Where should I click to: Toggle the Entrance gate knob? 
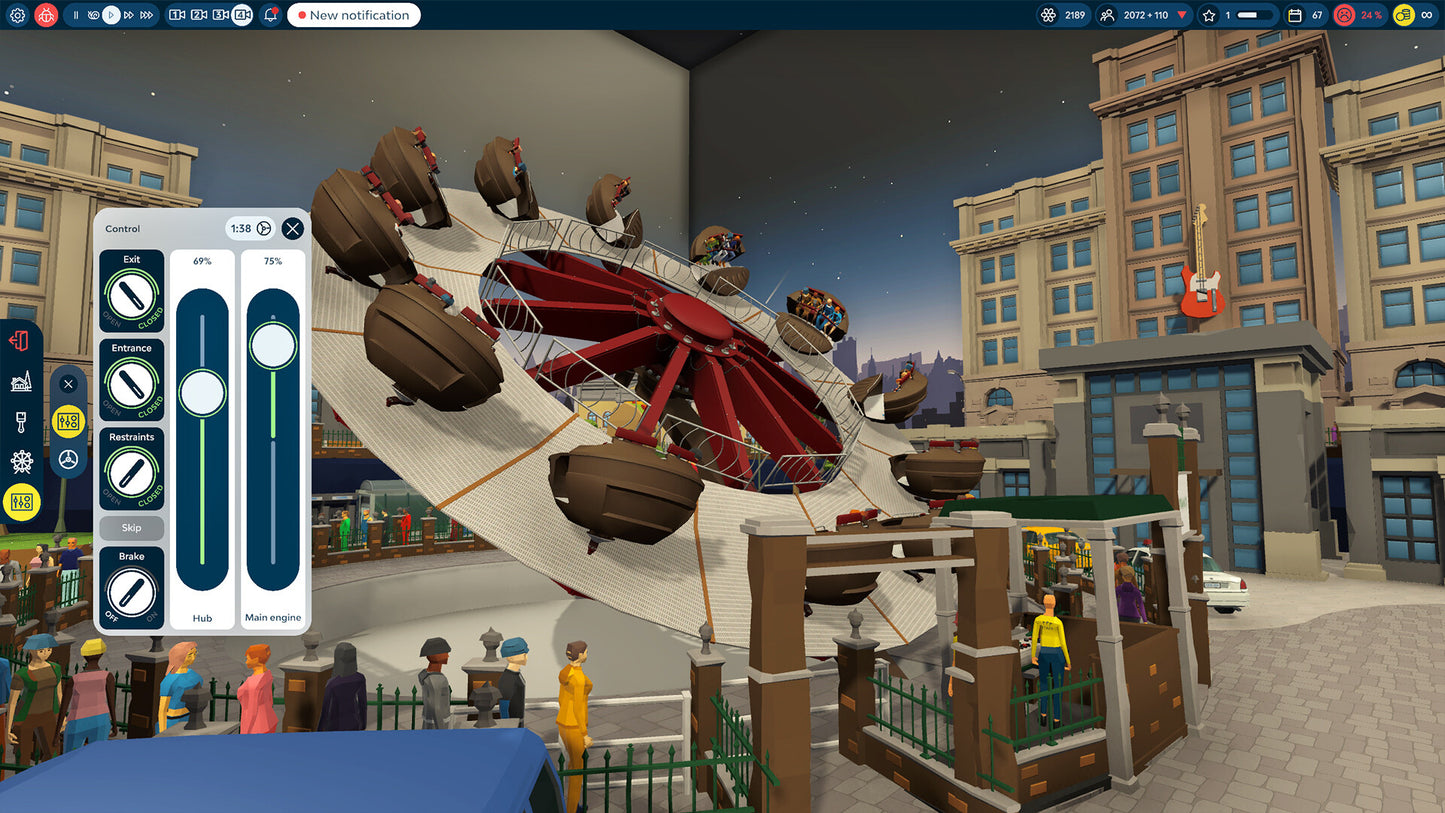pyautogui.click(x=132, y=385)
